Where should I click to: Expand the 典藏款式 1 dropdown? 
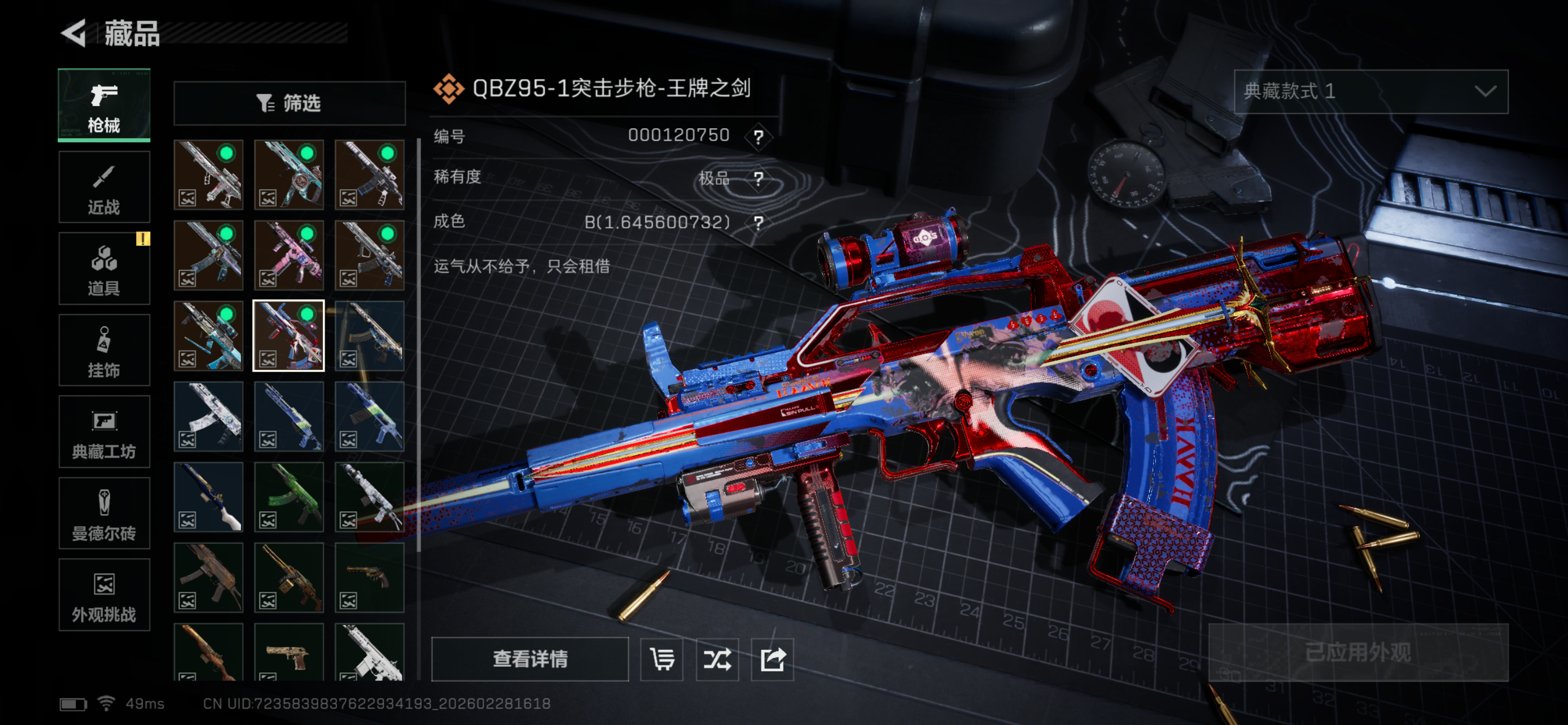pyautogui.click(x=1370, y=91)
